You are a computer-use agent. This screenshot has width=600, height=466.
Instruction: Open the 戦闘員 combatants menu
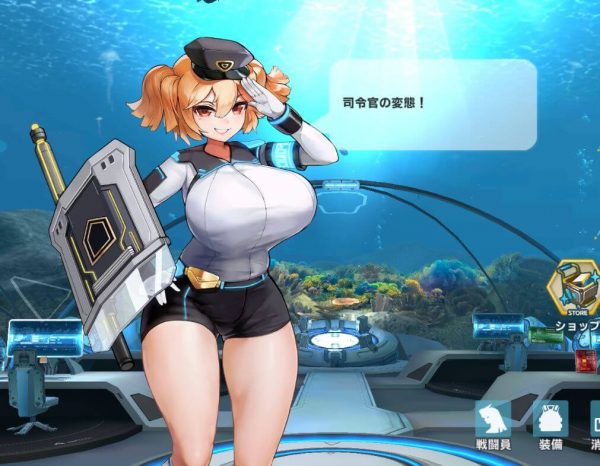(492, 424)
